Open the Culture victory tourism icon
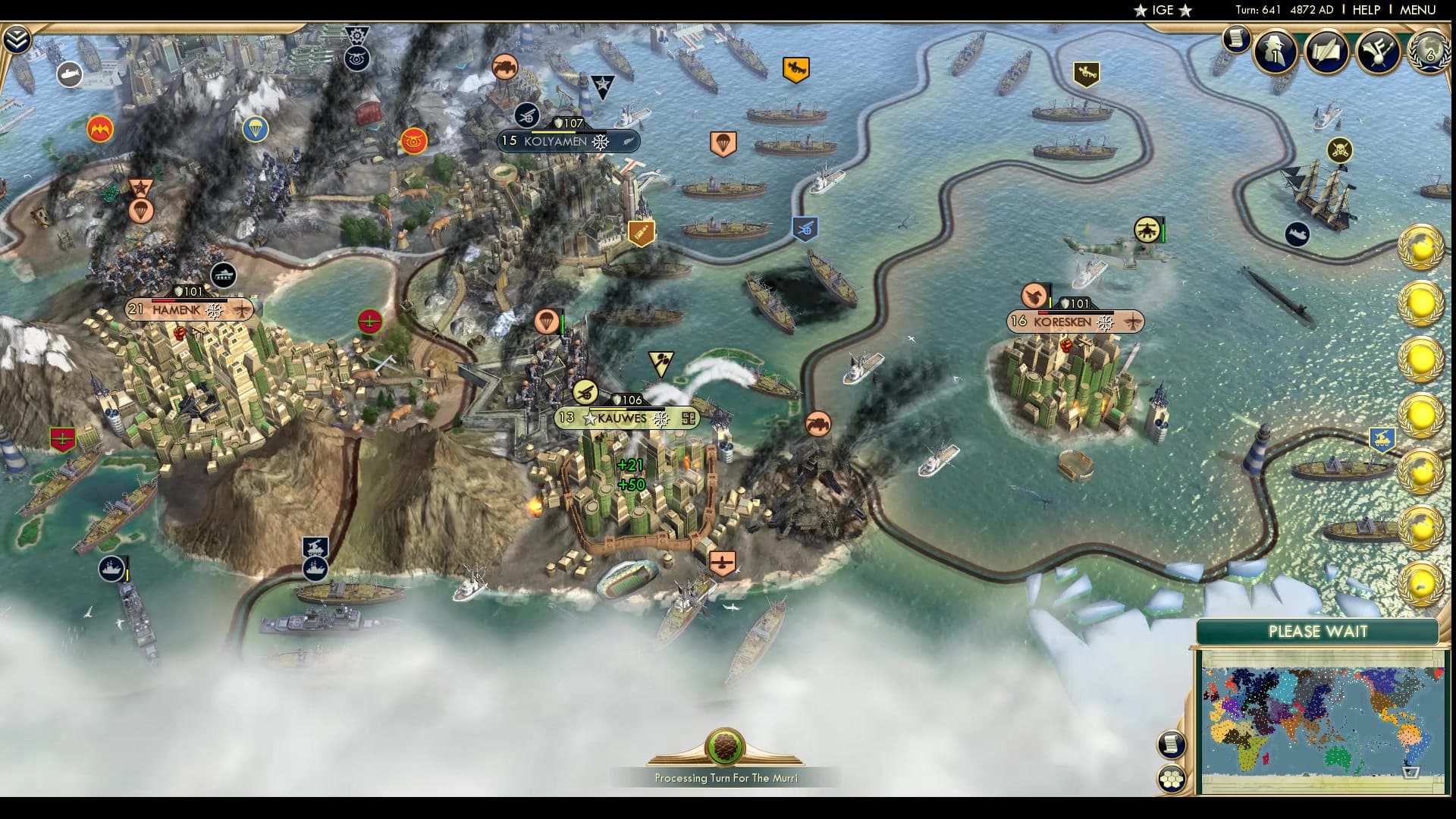Screen dimensions: 1456x819 click(x=1378, y=52)
